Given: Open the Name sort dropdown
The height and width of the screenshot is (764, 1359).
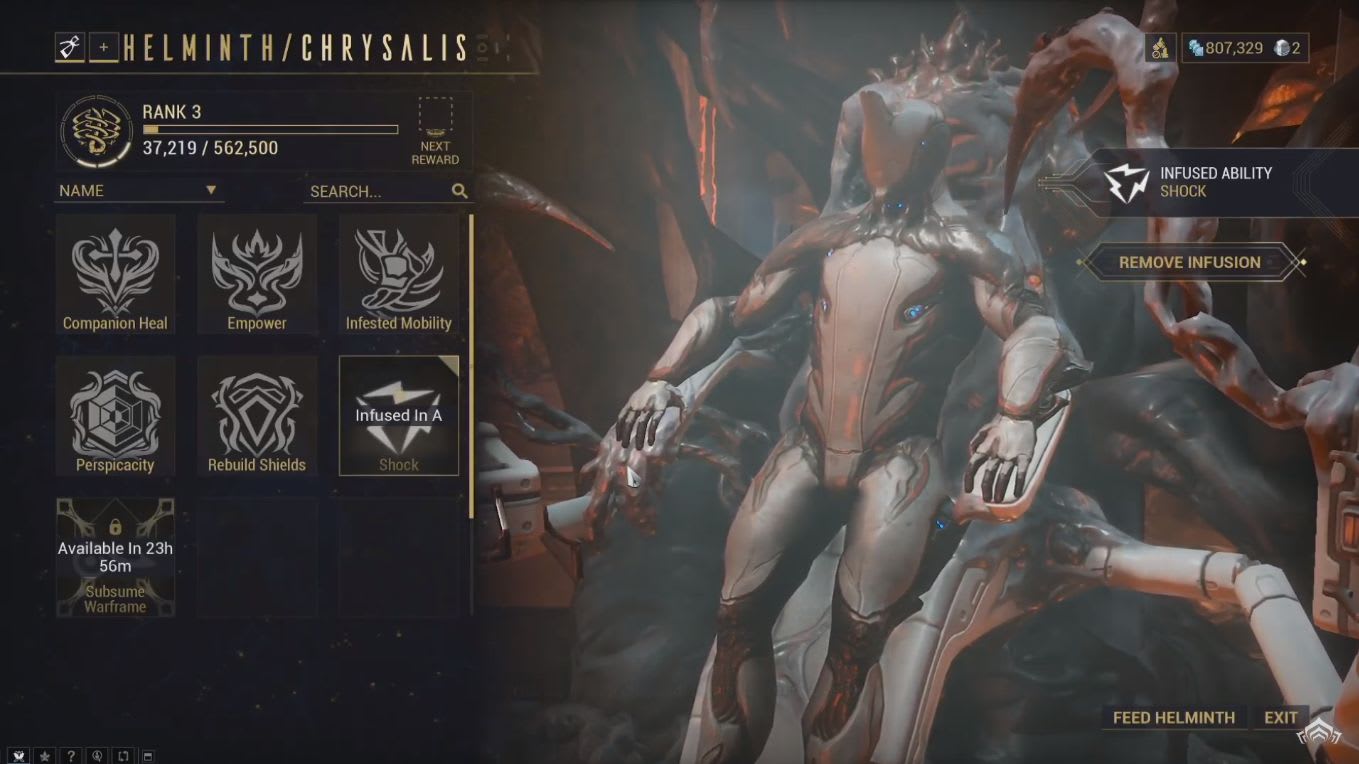Looking at the screenshot, I should click(x=138, y=190).
